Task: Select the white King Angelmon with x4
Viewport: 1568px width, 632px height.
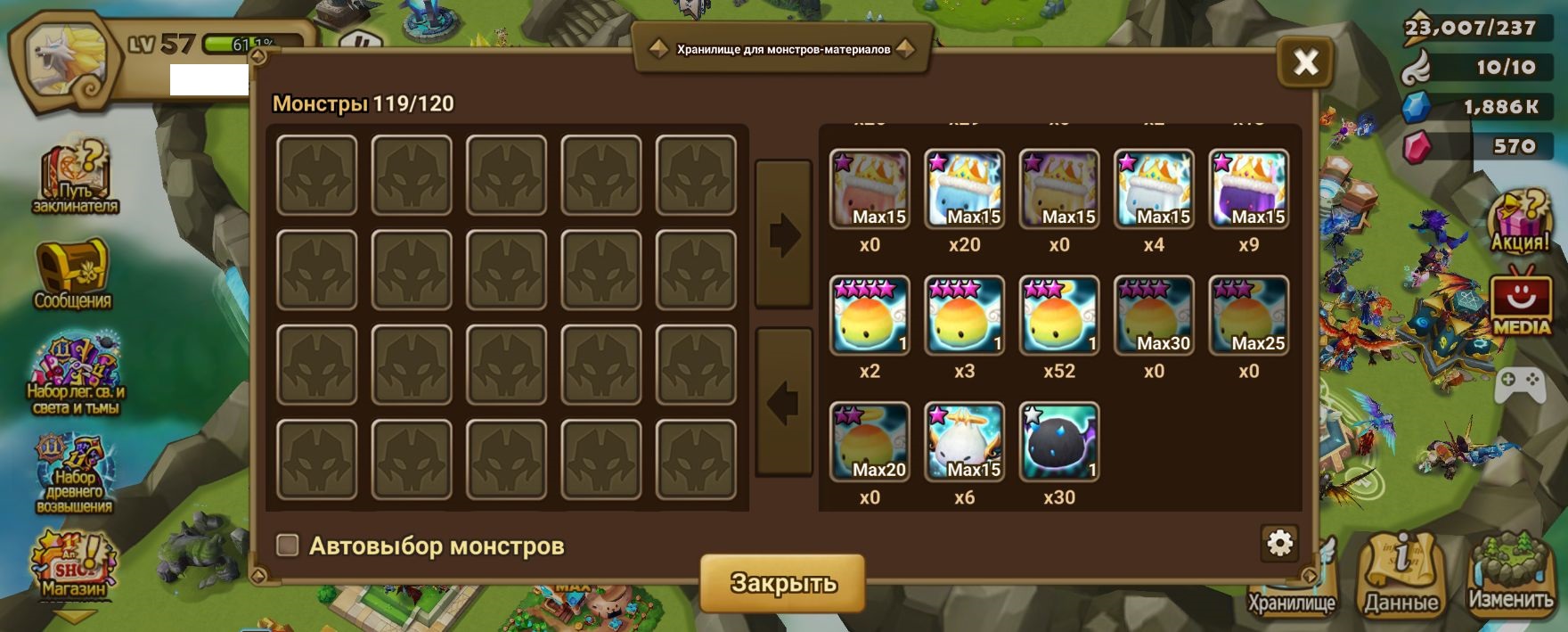Action: 1154,189
